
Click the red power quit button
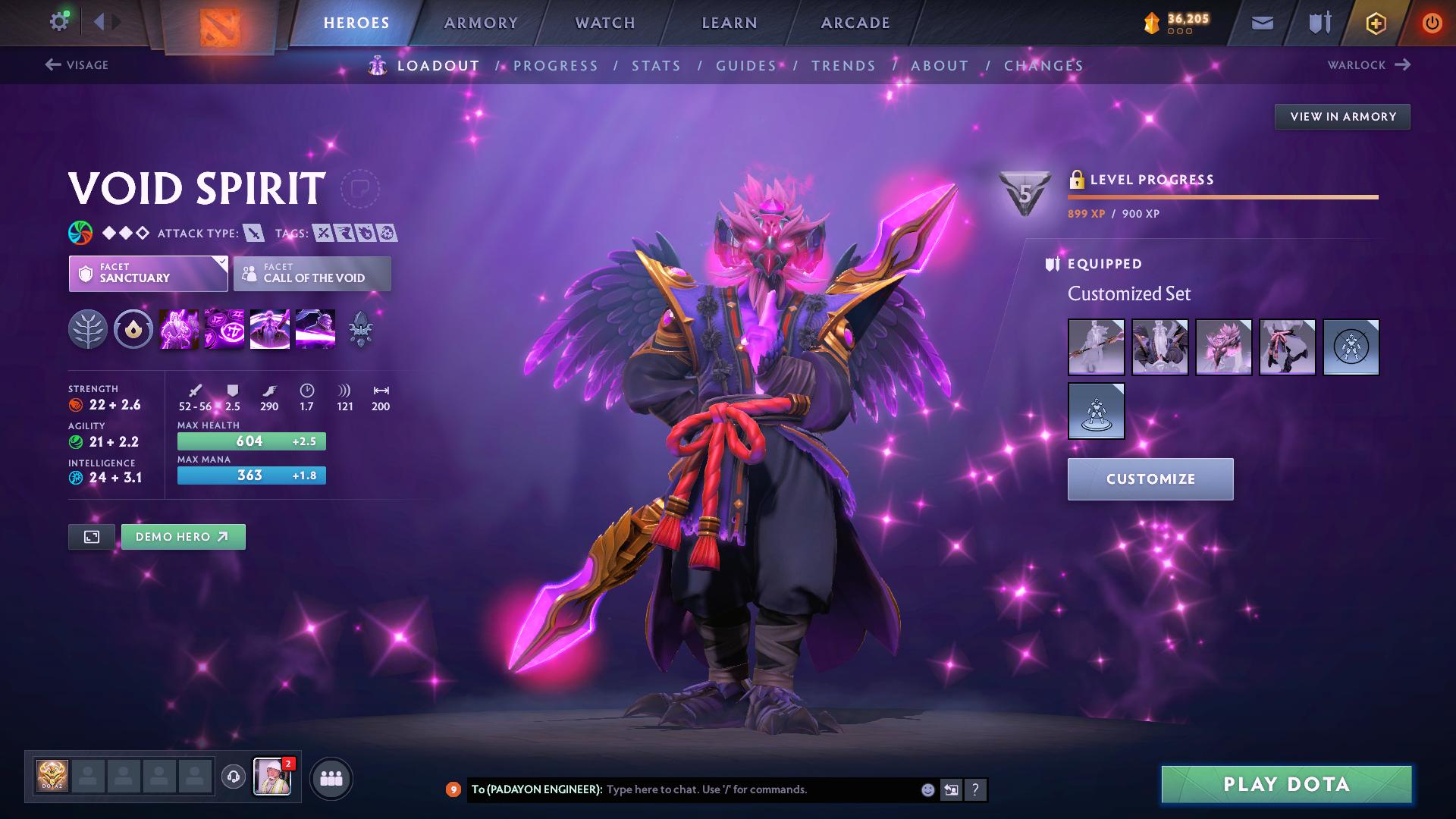coord(1432,23)
